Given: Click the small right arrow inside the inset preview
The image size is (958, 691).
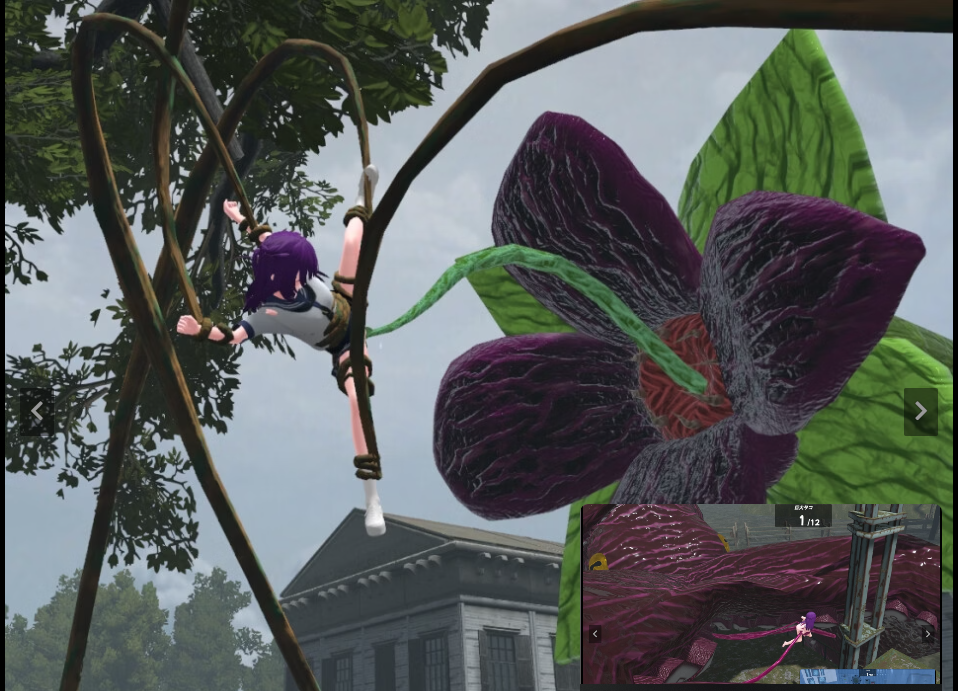Looking at the screenshot, I should pos(927,634).
